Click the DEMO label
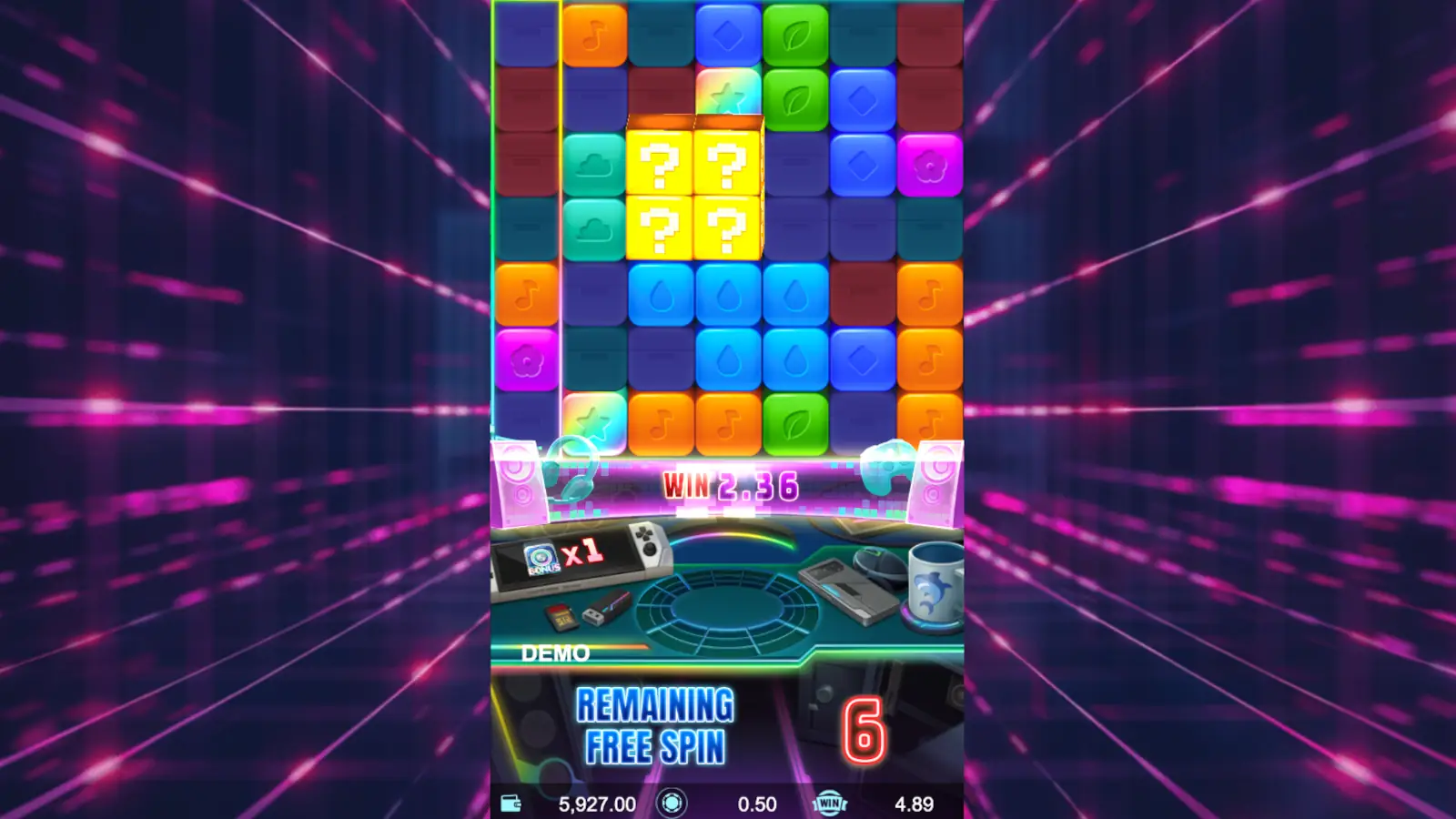Image resolution: width=1456 pixels, height=819 pixels. pyautogui.click(x=555, y=652)
